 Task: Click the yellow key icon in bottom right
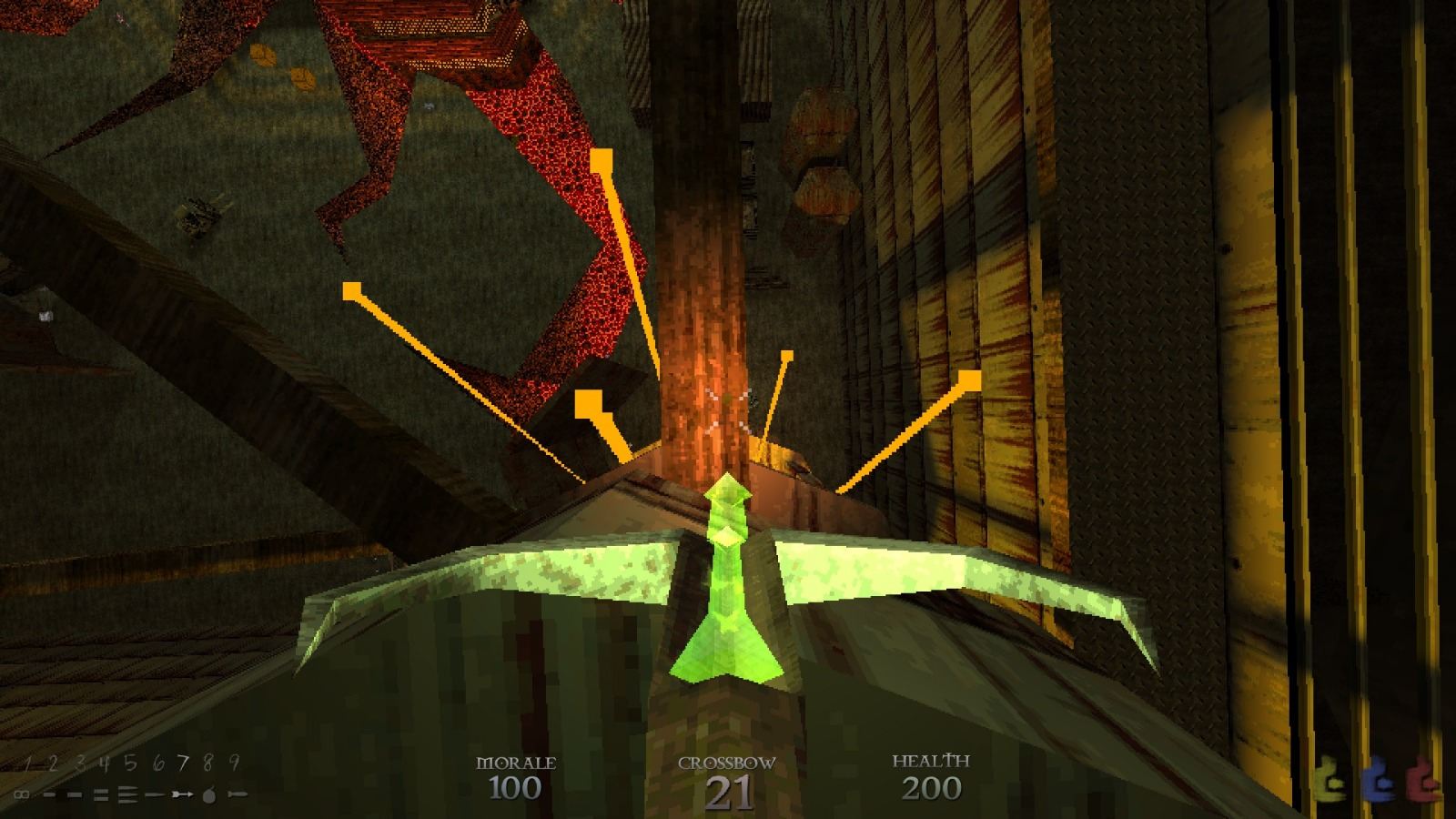click(x=1330, y=778)
